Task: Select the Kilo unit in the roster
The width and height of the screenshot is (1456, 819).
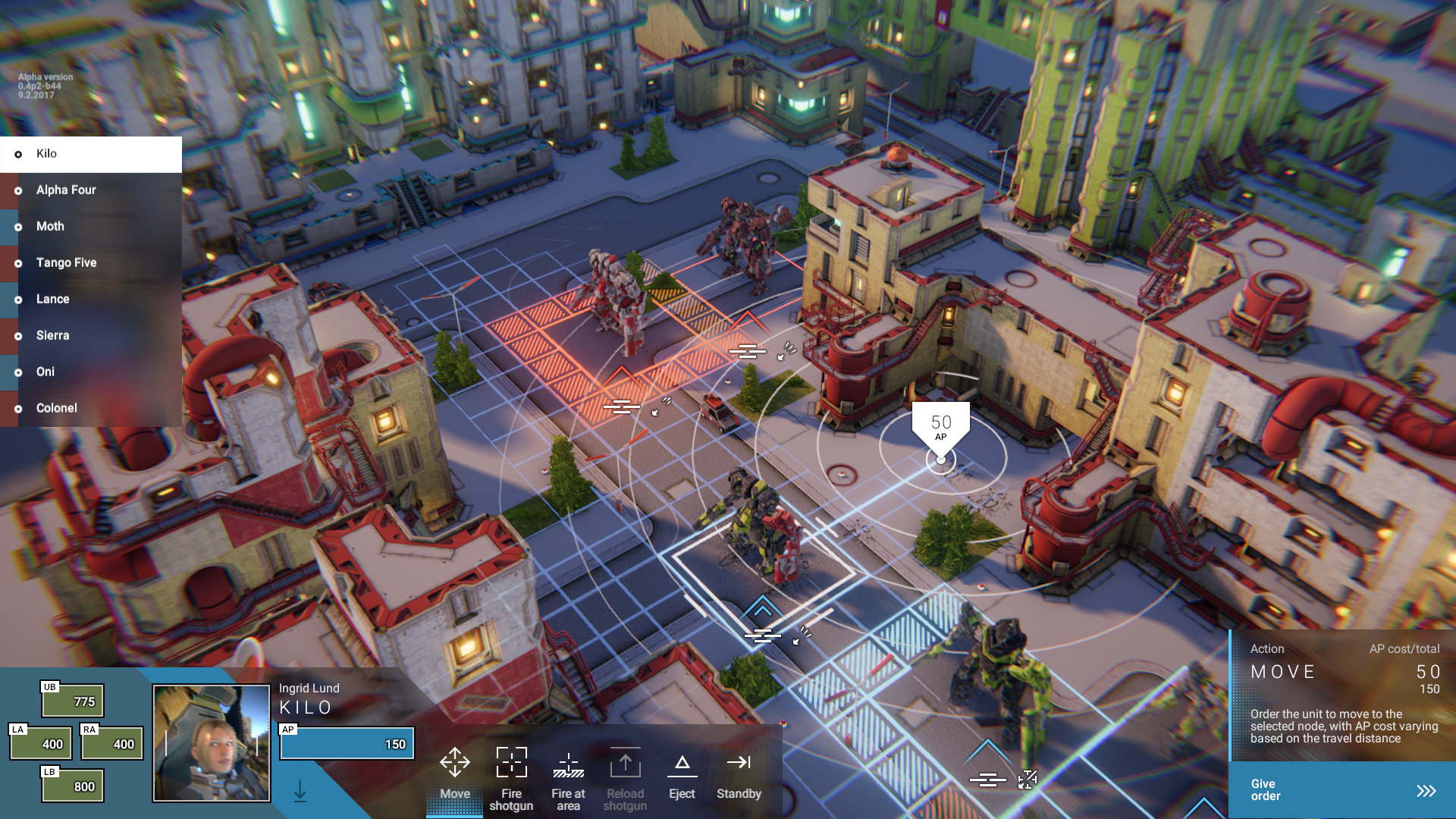Action: [91, 154]
